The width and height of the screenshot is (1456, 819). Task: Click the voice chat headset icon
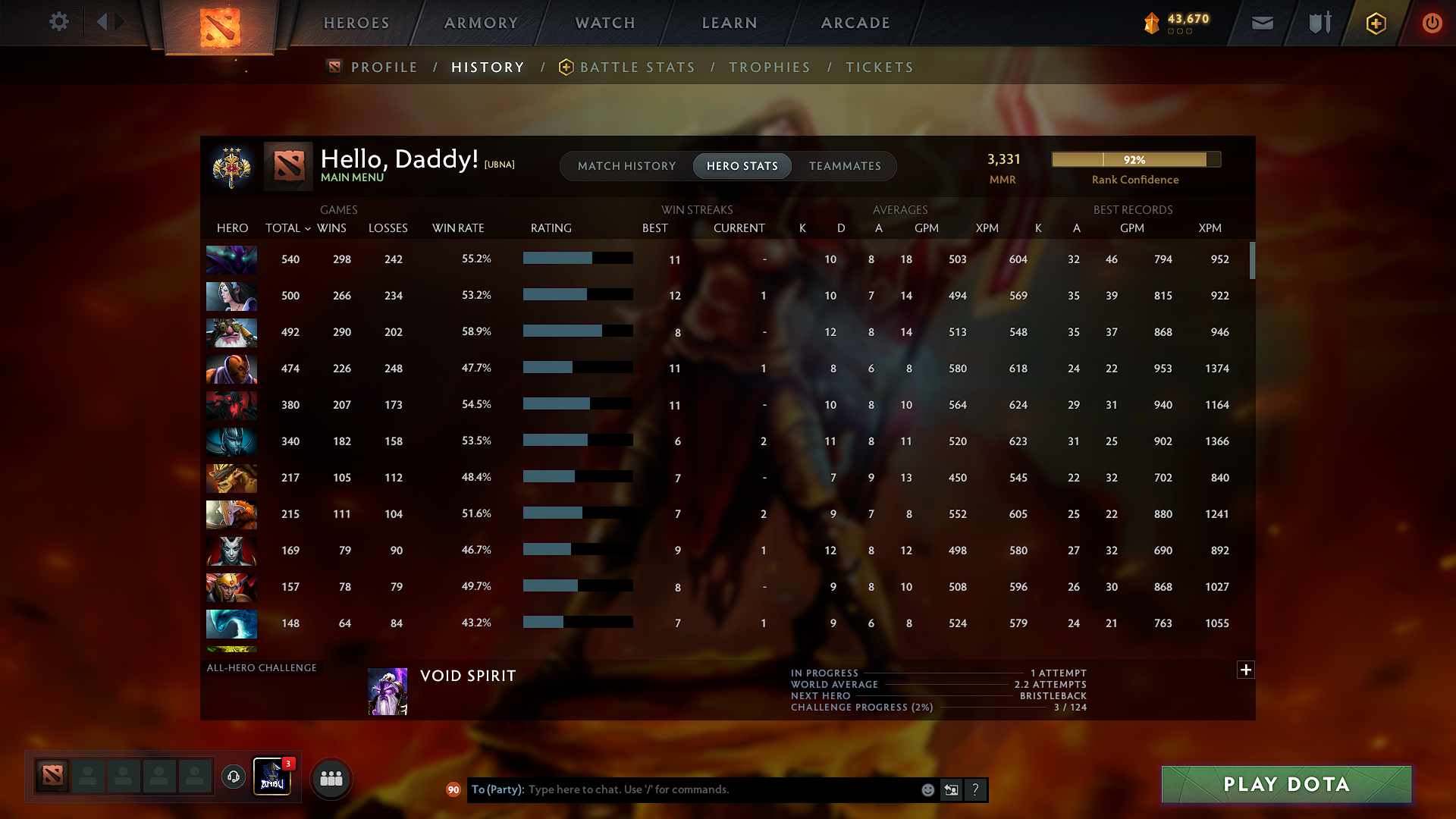point(233,777)
